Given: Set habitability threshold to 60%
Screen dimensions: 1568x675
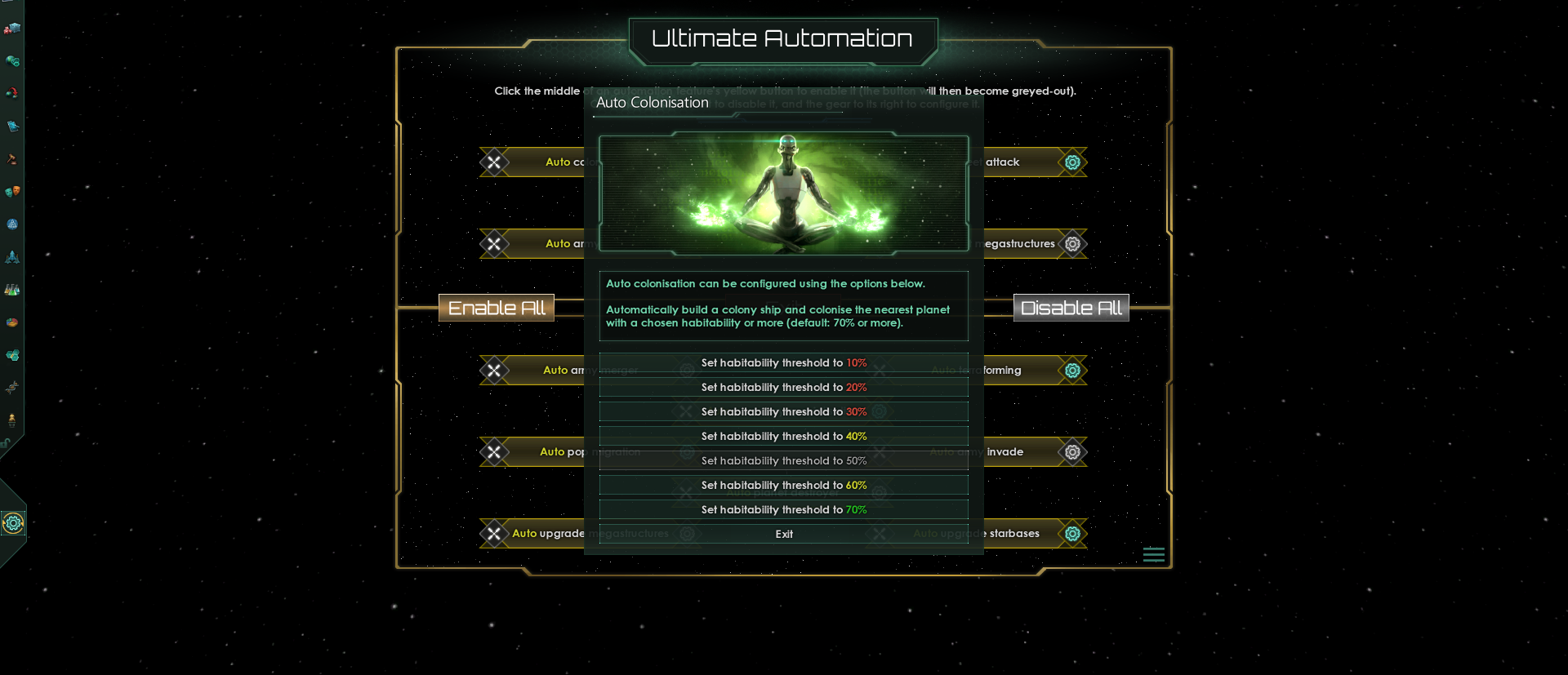Looking at the screenshot, I should (783, 486).
